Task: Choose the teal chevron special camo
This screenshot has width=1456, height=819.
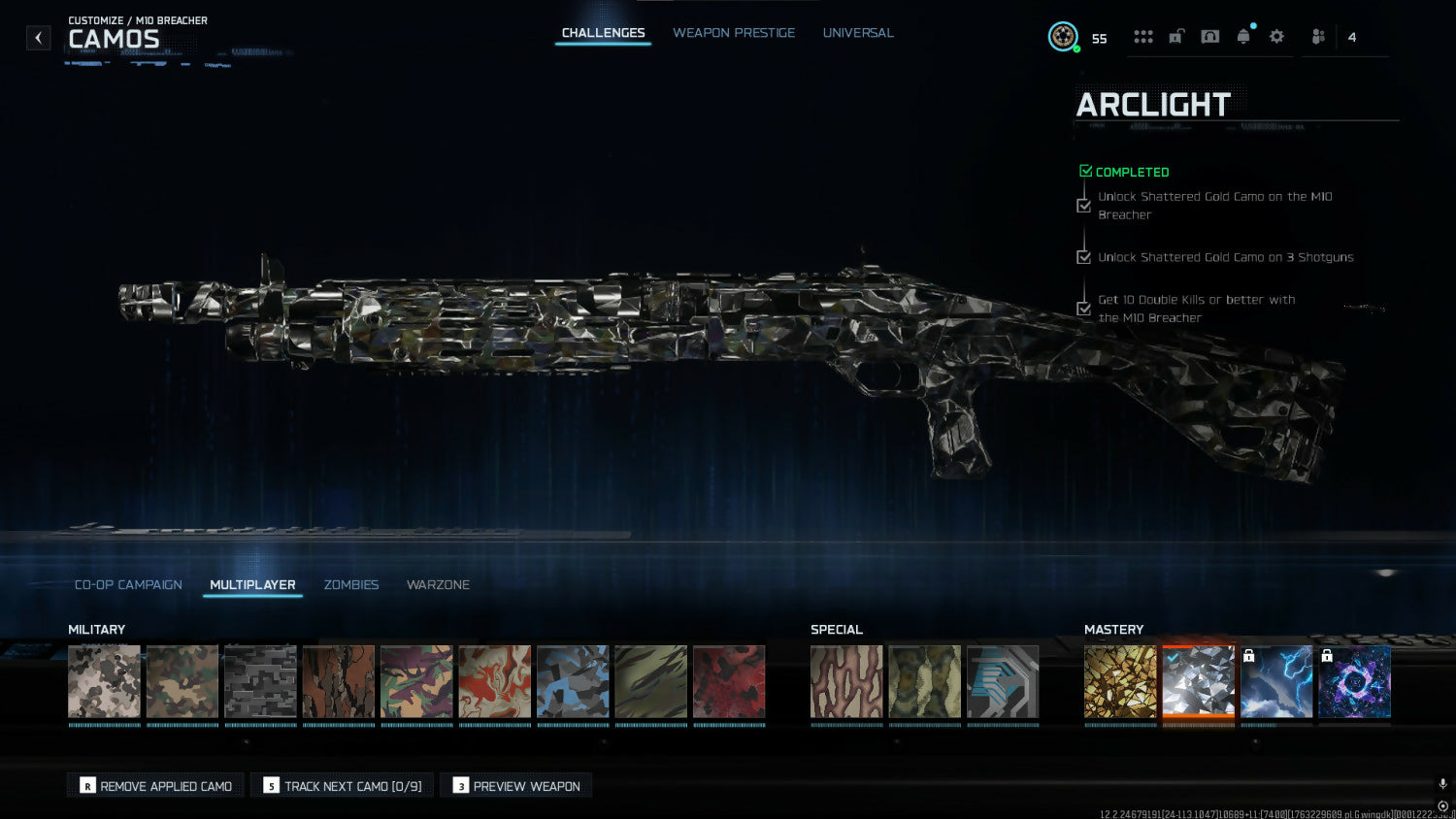Action: (1003, 682)
